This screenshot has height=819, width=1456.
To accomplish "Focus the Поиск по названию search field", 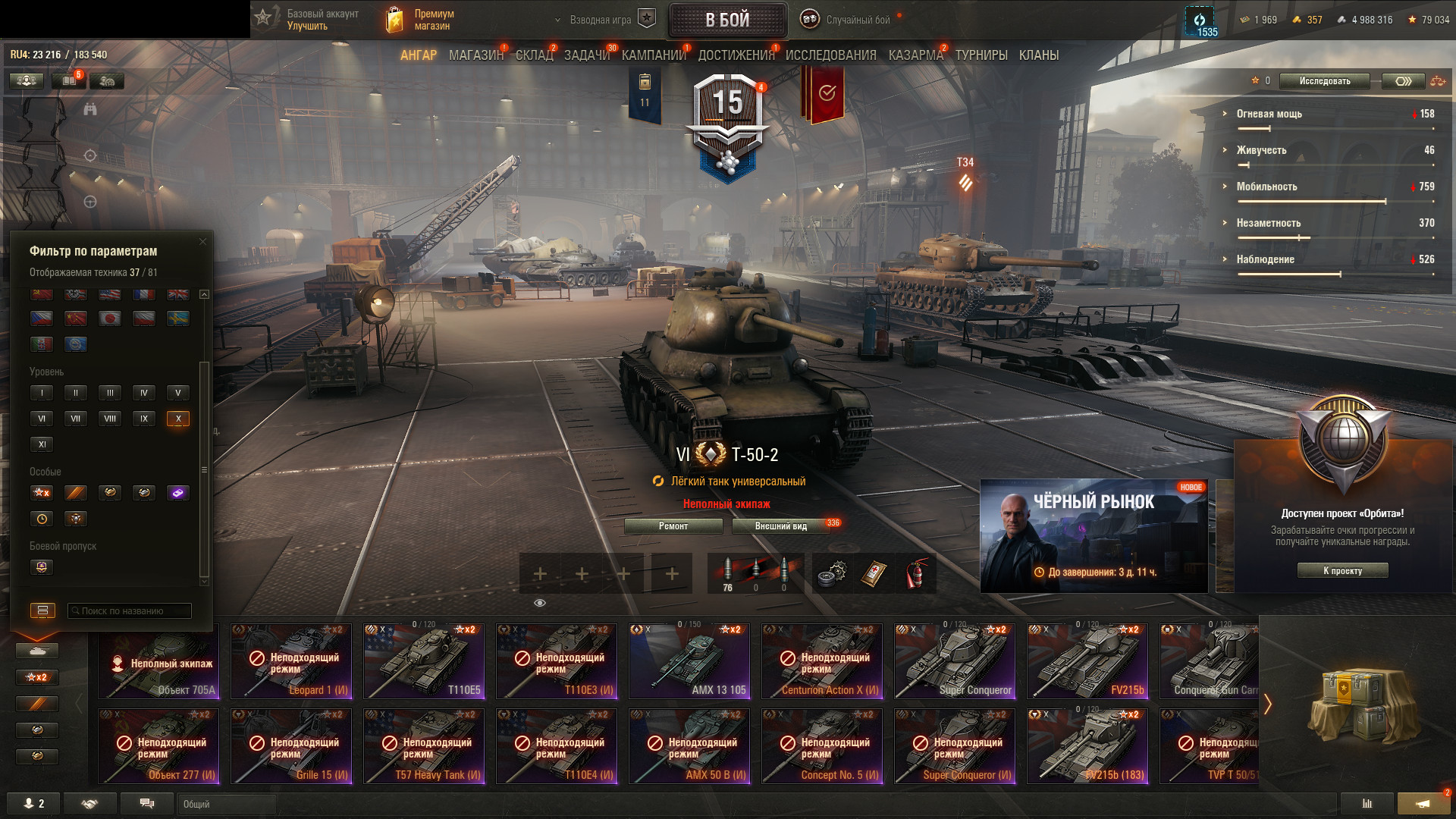I will (130, 611).
